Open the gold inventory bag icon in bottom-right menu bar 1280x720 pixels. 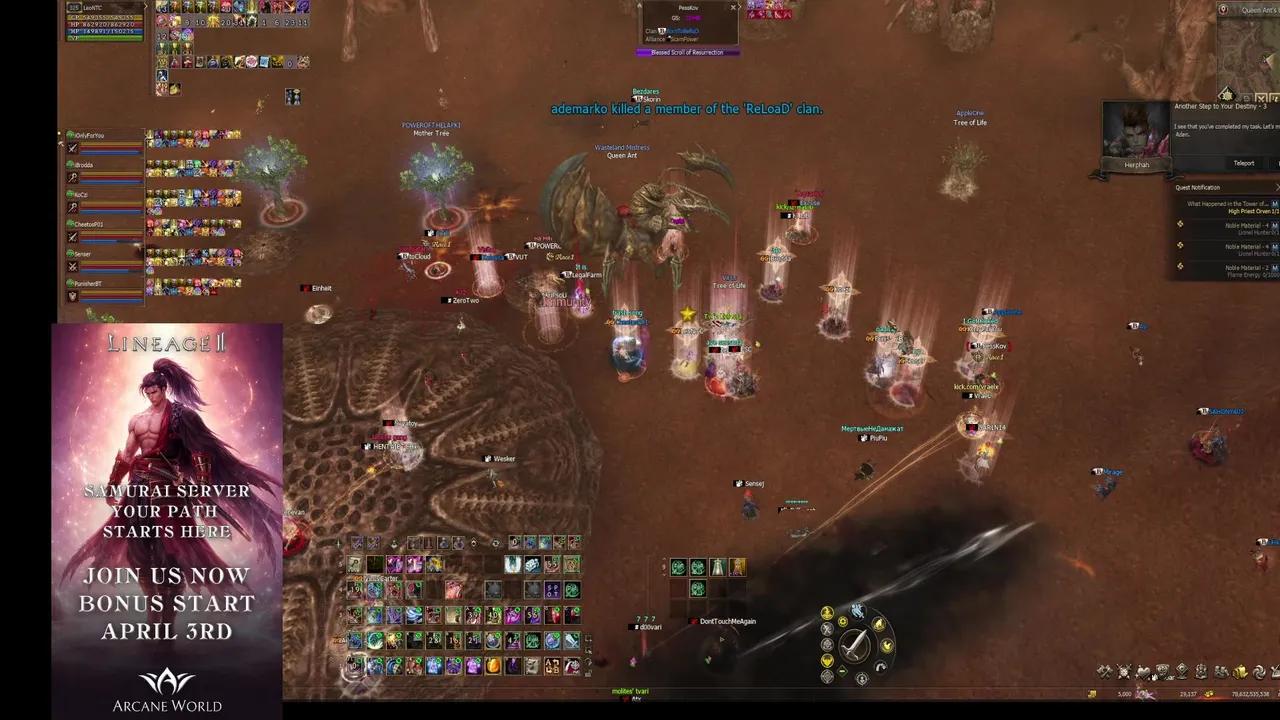point(1238,671)
